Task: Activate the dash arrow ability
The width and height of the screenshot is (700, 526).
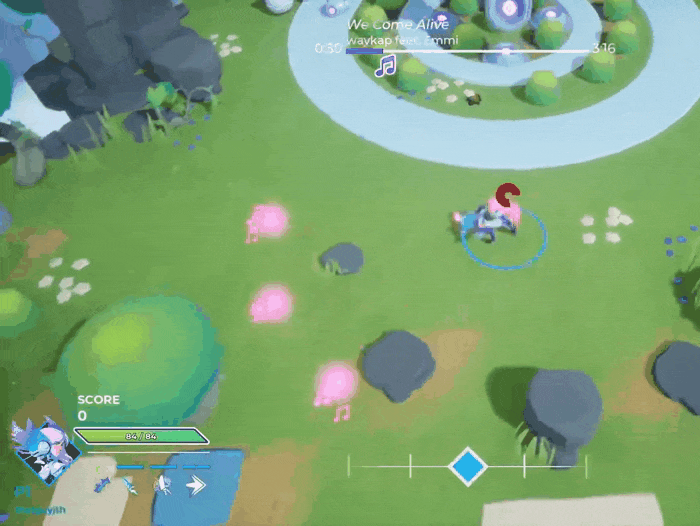Action: pyautogui.click(x=195, y=485)
